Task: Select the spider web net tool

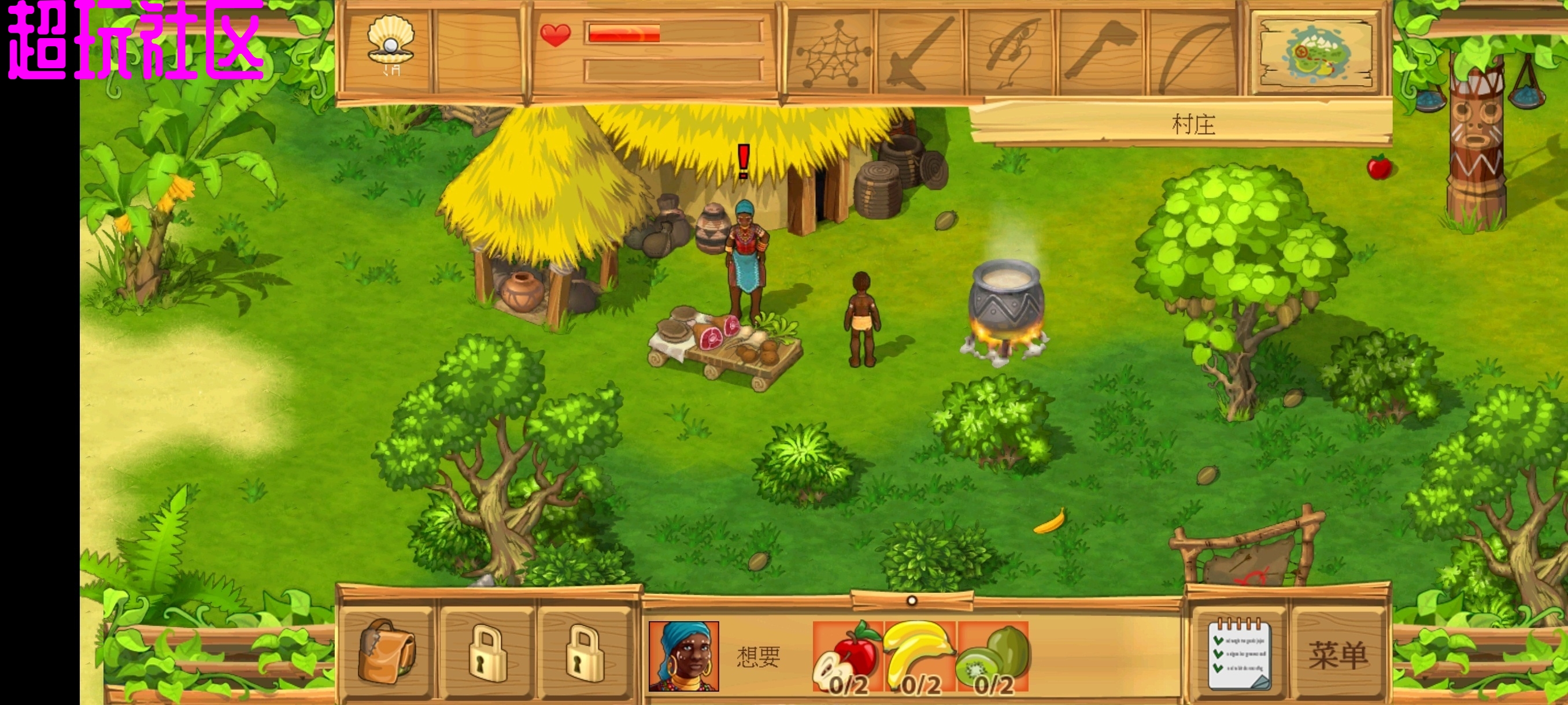Action: pos(832,53)
